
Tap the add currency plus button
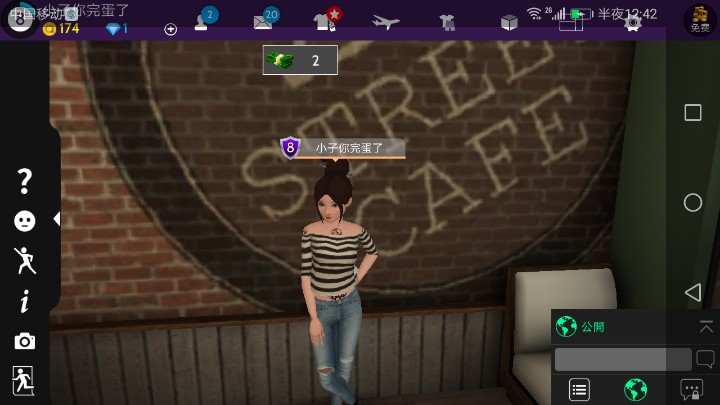coord(170,29)
